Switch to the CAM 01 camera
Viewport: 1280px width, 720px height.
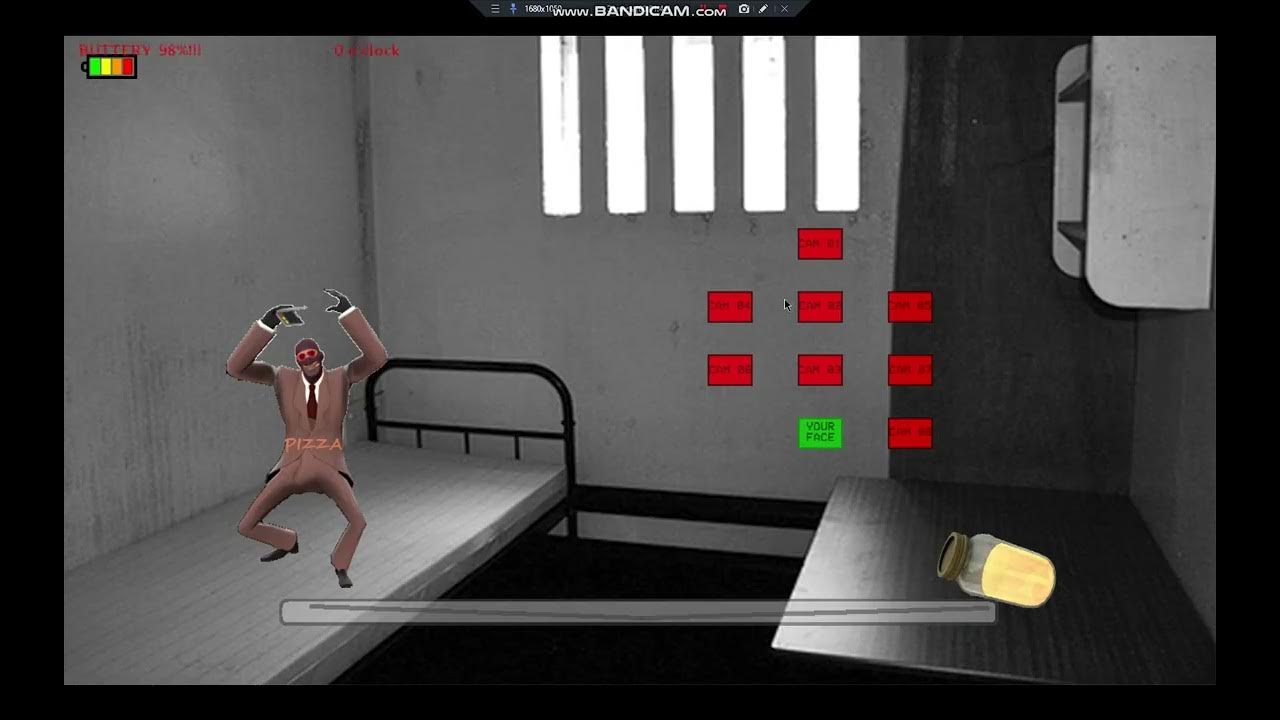[x=820, y=244]
